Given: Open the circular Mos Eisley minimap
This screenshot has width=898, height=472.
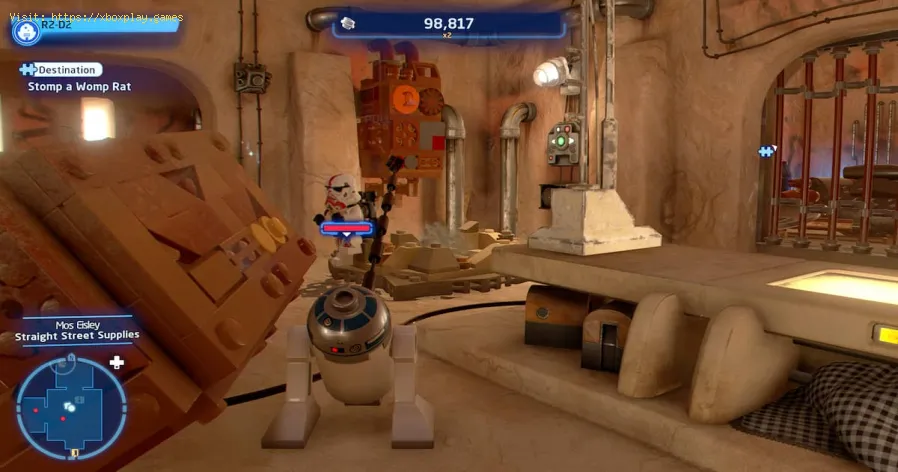Looking at the screenshot, I should [71, 407].
